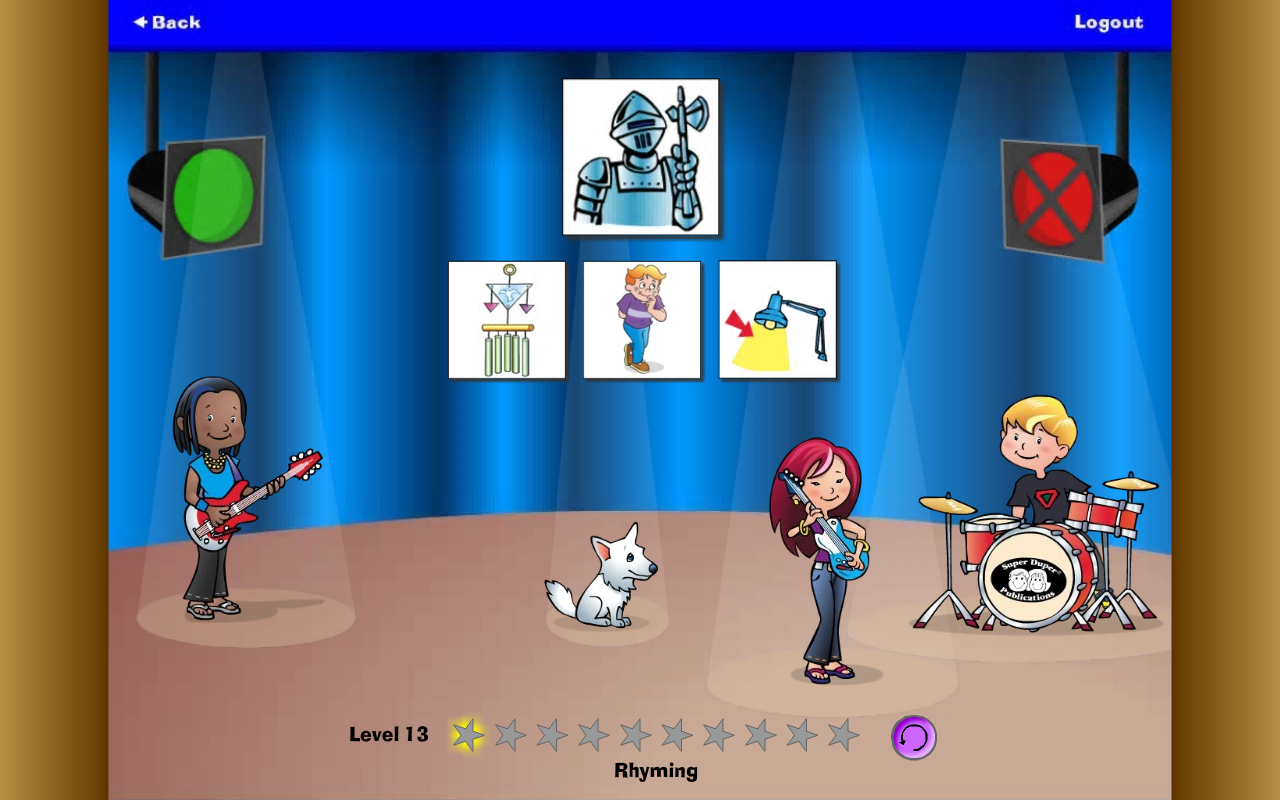Pick the boy thinking answer card
The image size is (1280, 800).
[641, 319]
